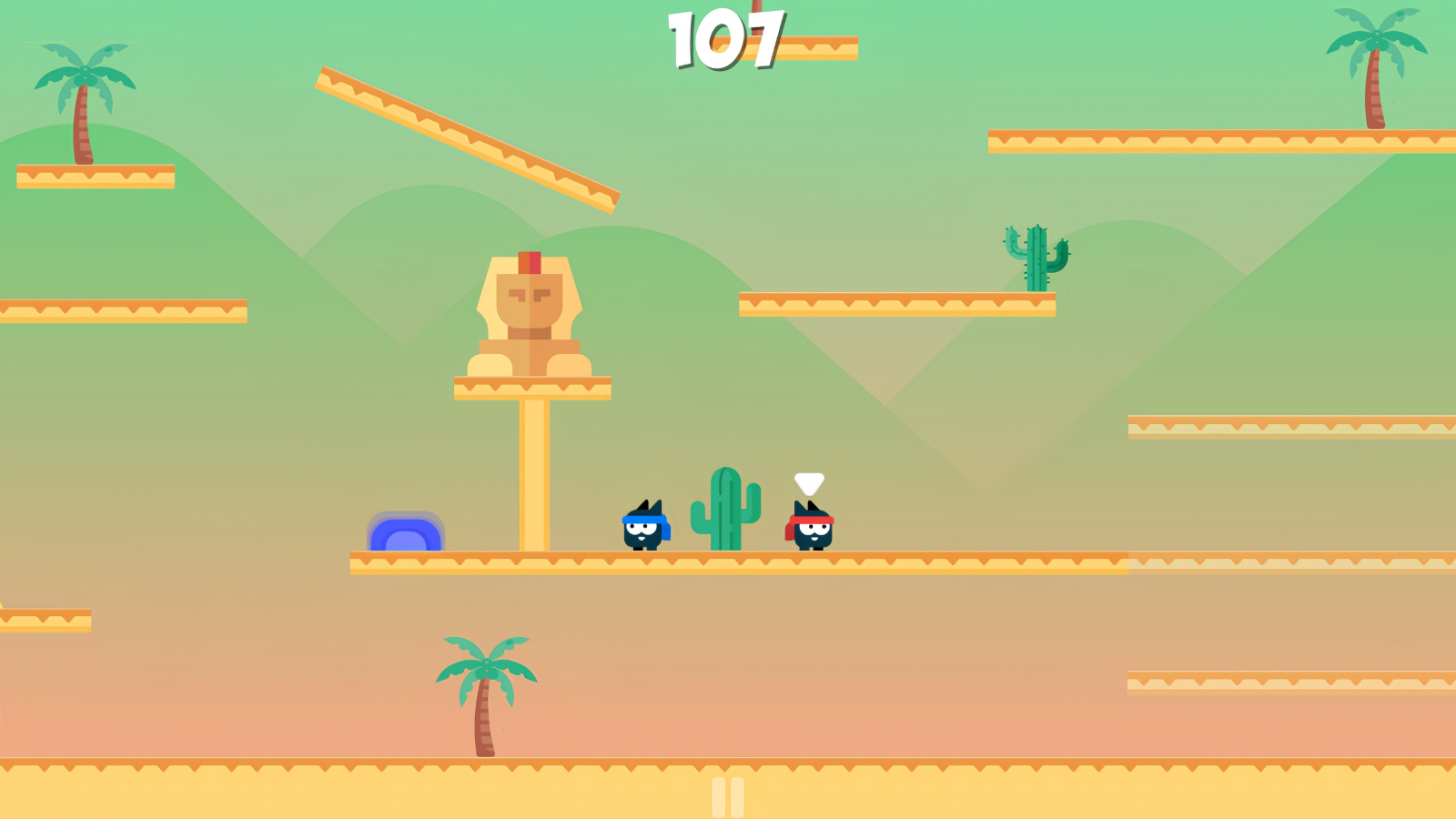Select the blue-headband ninja character
This screenshot has height=819, width=1456.
pos(642,528)
